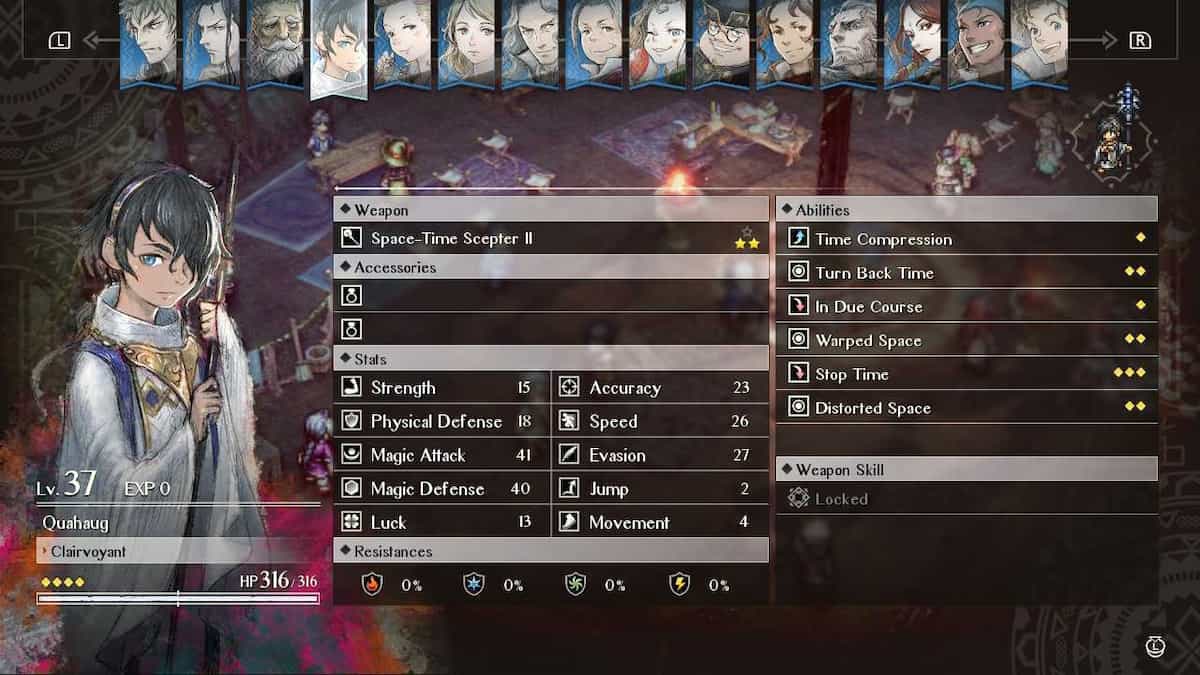Expand the Clairvoyant class entry
The width and height of the screenshot is (1200, 675).
(x=178, y=550)
